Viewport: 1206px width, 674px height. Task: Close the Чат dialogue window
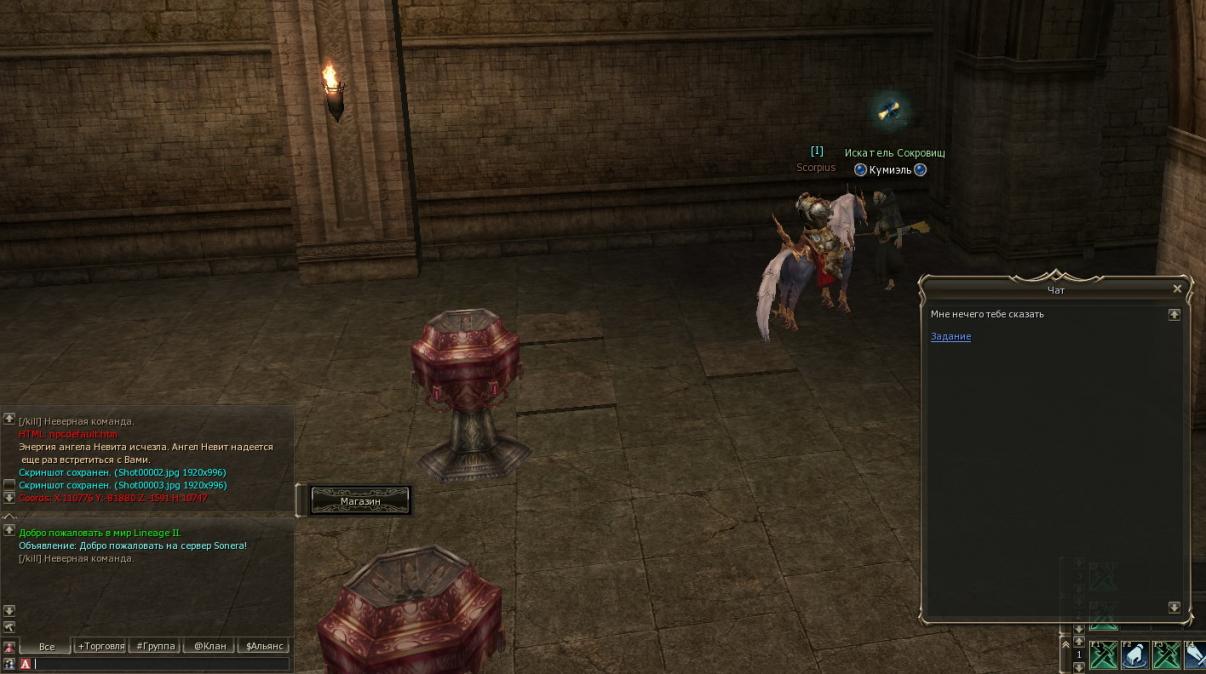pyautogui.click(x=1177, y=289)
